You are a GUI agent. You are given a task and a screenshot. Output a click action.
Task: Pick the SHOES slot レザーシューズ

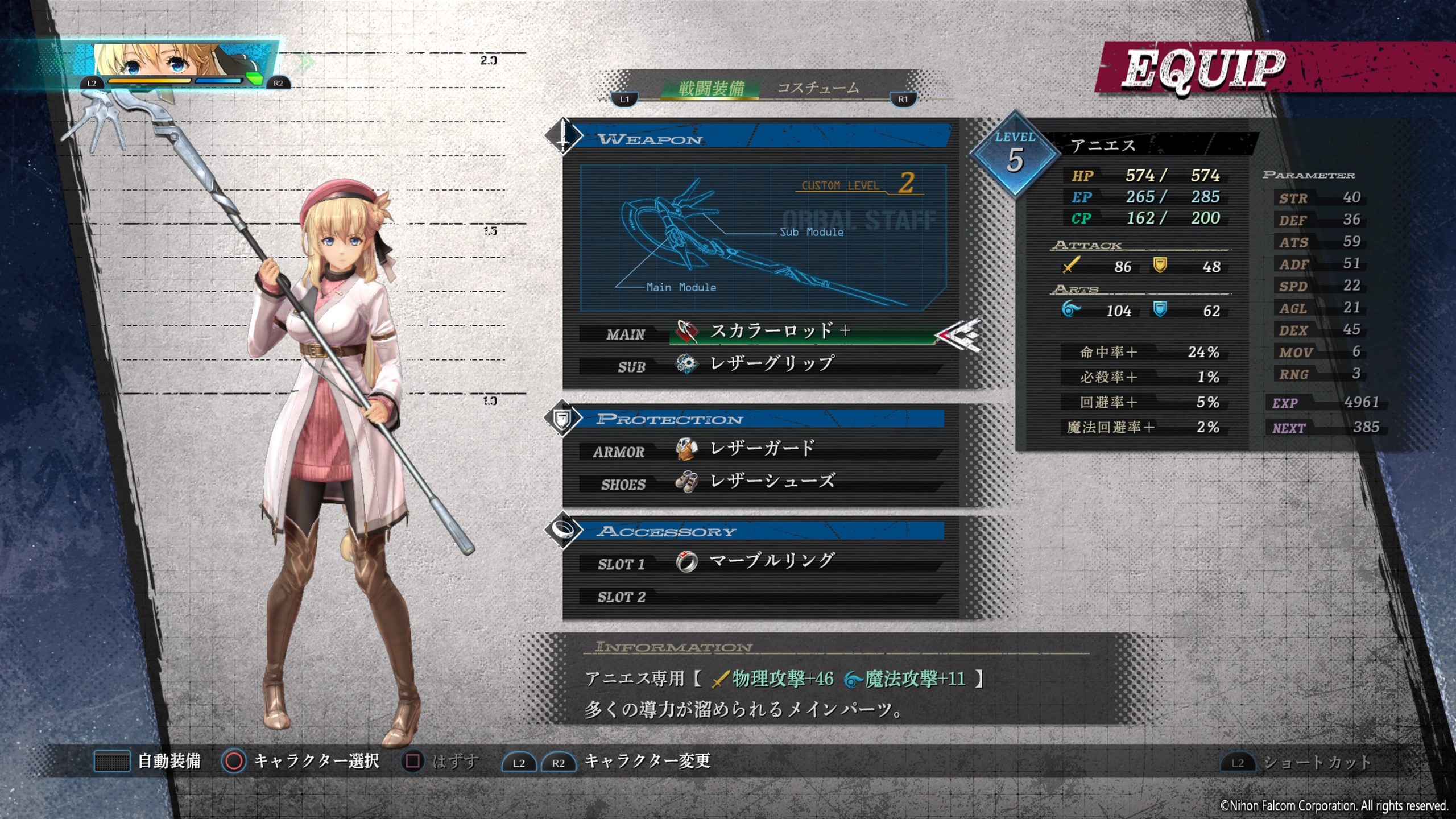point(771,482)
